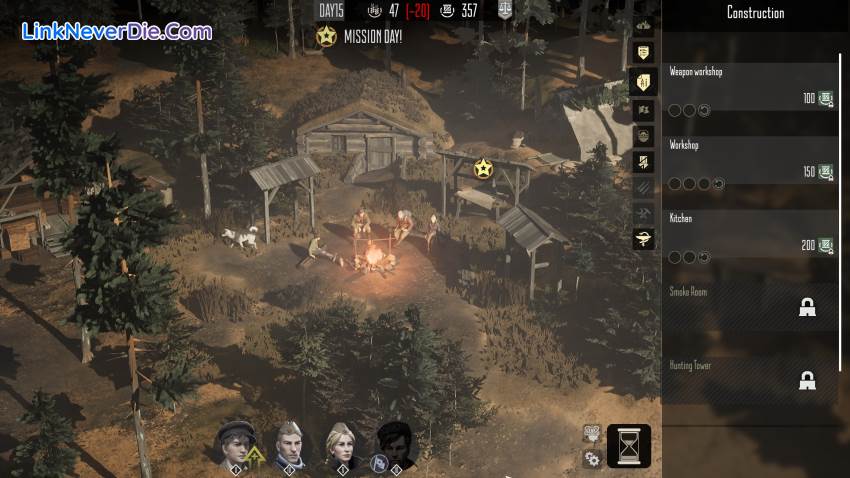850x478 pixels.
Task: Click the star mission marker above camp
Action: 484,168
